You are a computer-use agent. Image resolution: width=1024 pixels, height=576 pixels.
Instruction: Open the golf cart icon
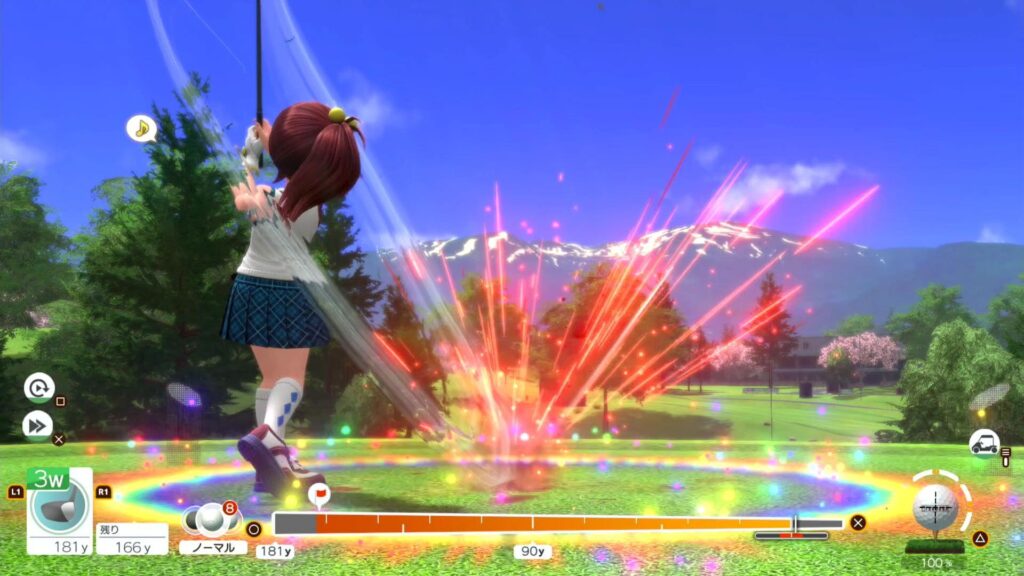point(984,442)
